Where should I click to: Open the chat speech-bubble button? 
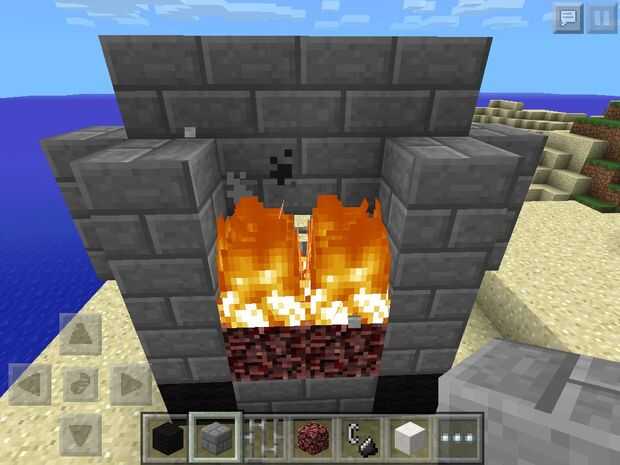click(567, 18)
